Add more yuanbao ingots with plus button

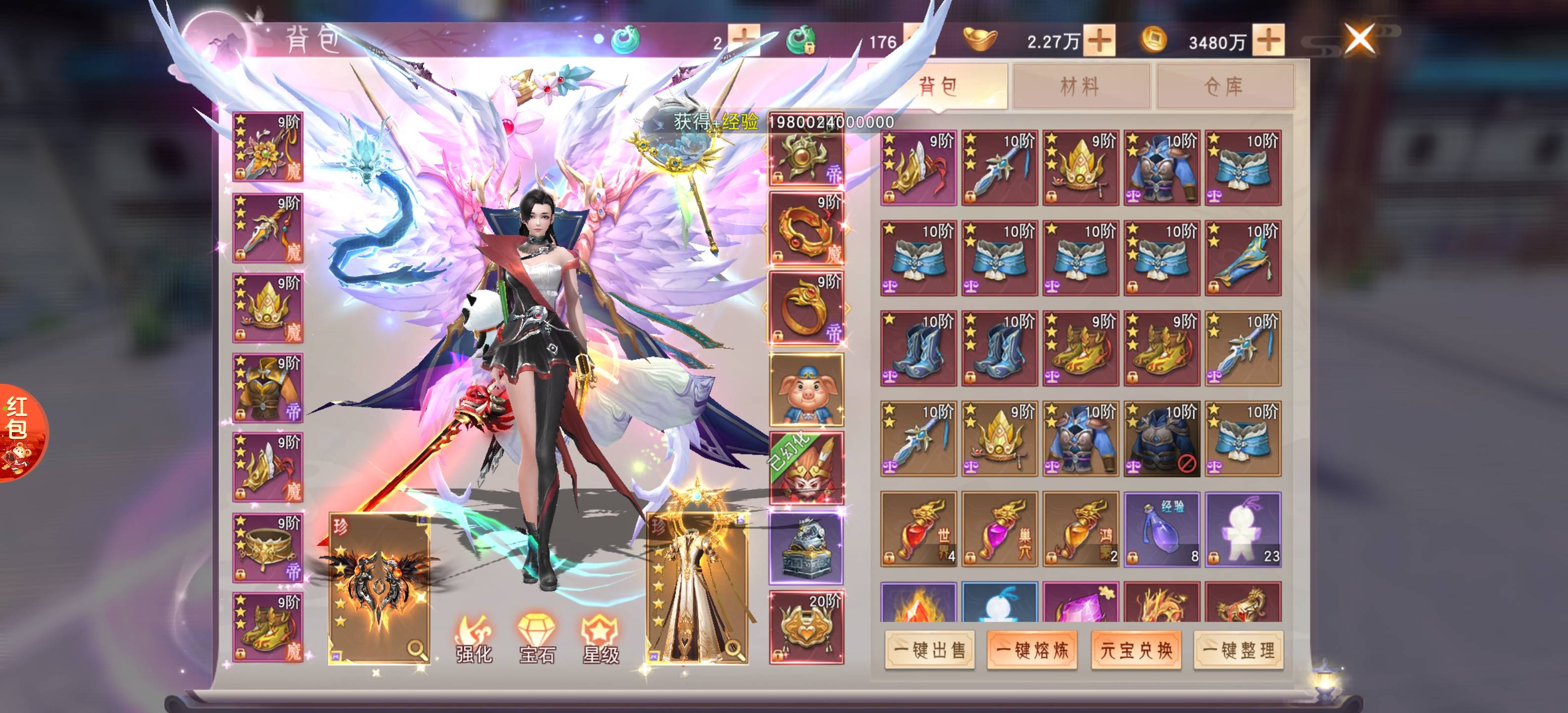click(x=1099, y=41)
